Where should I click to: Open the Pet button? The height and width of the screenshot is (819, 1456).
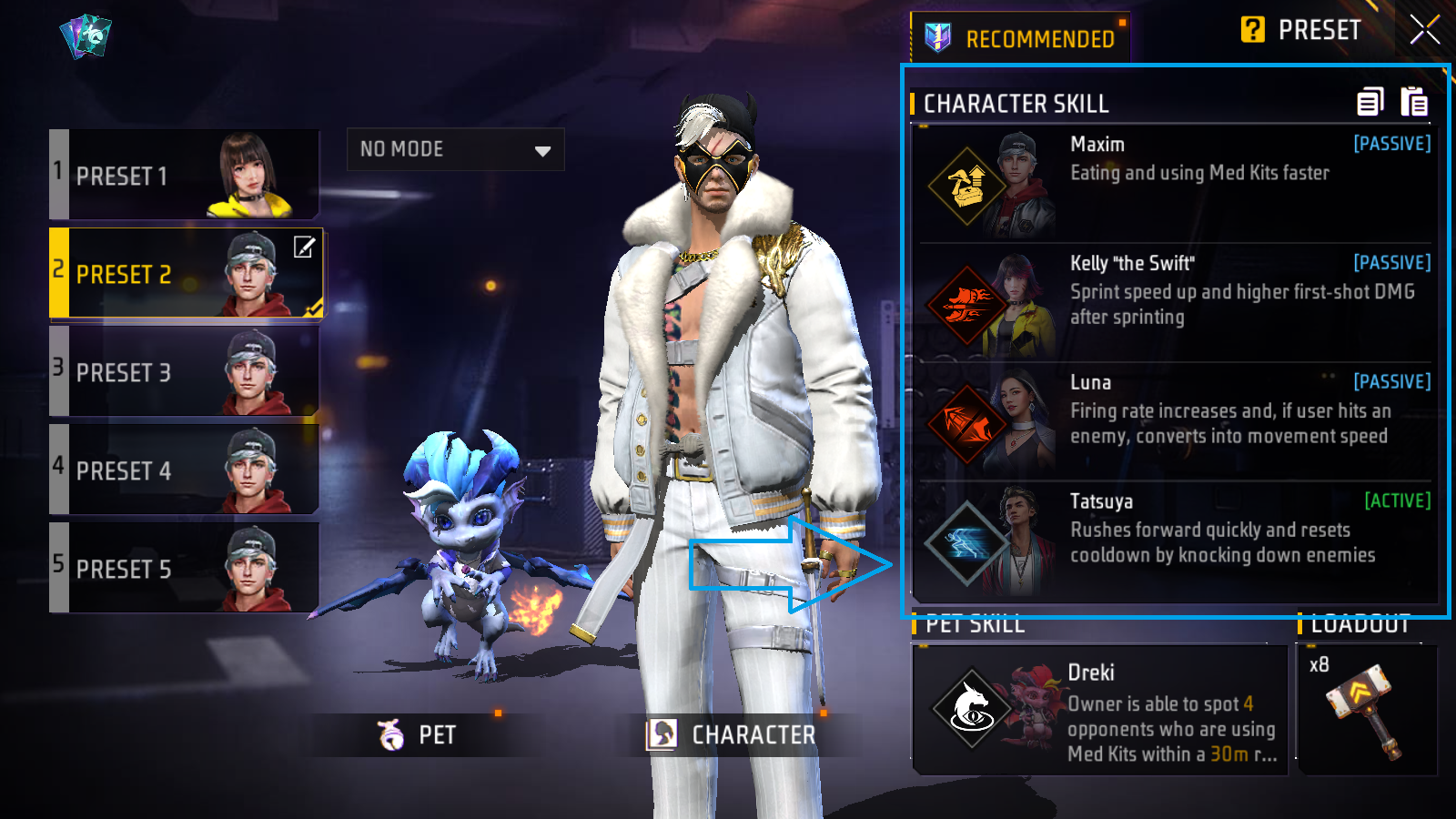point(417,734)
